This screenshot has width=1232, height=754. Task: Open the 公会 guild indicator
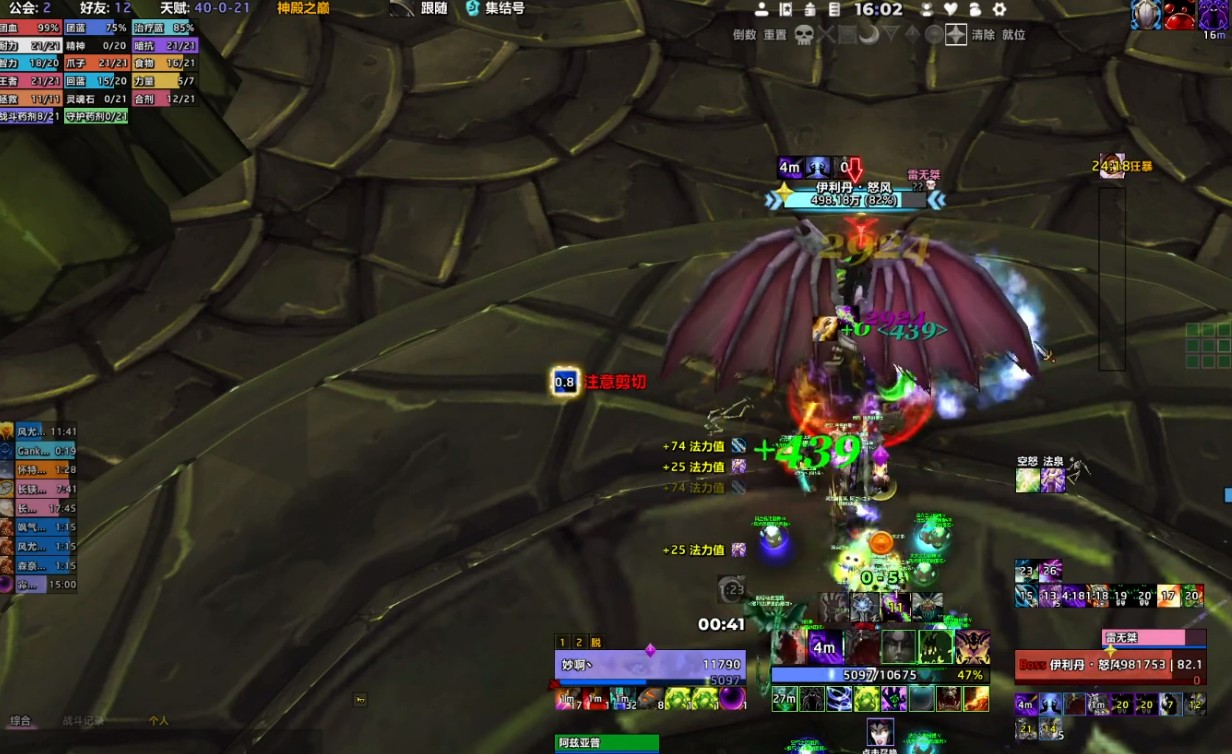29,9
